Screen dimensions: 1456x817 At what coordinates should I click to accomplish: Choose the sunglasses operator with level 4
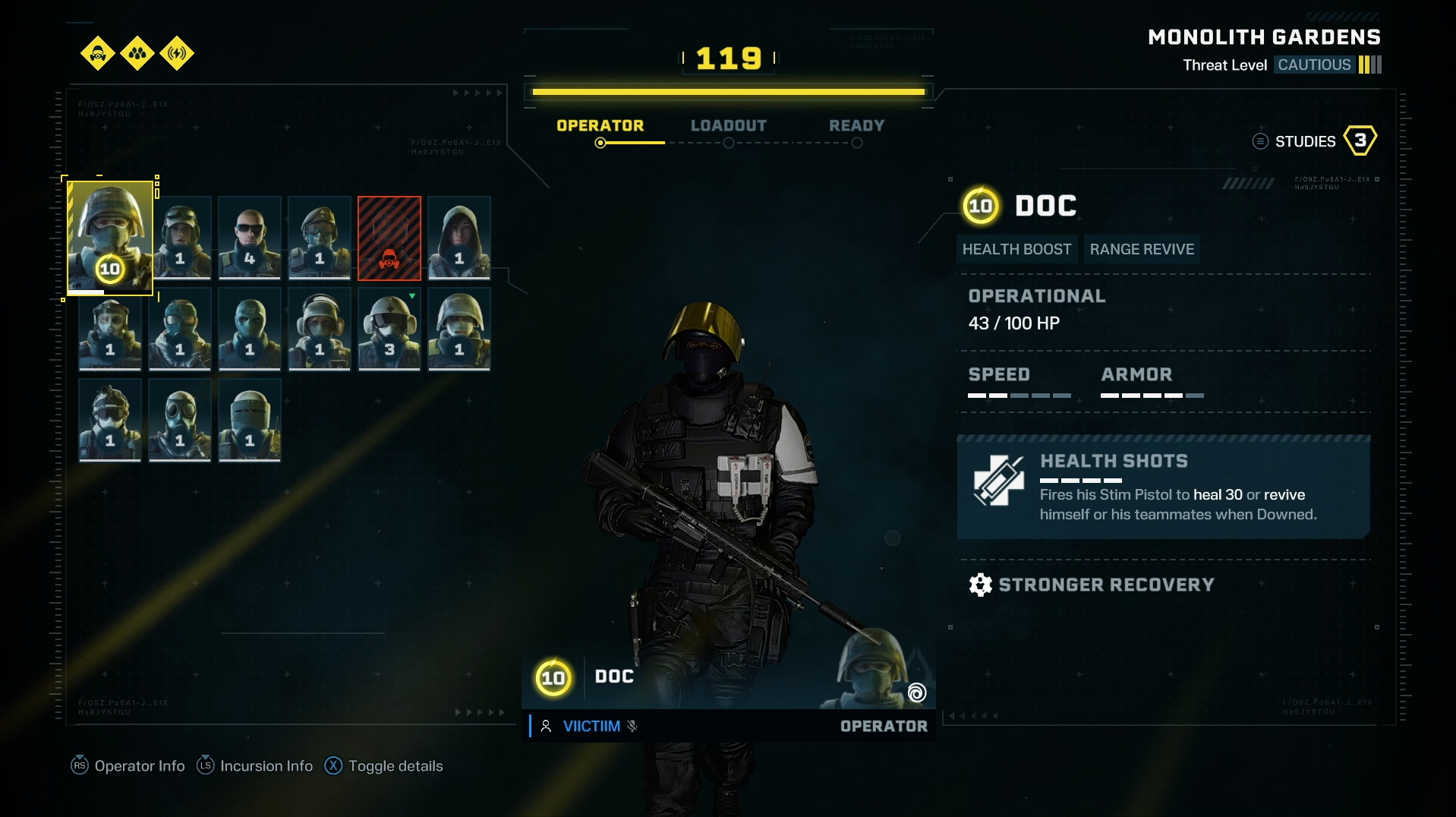pyautogui.click(x=250, y=238)
